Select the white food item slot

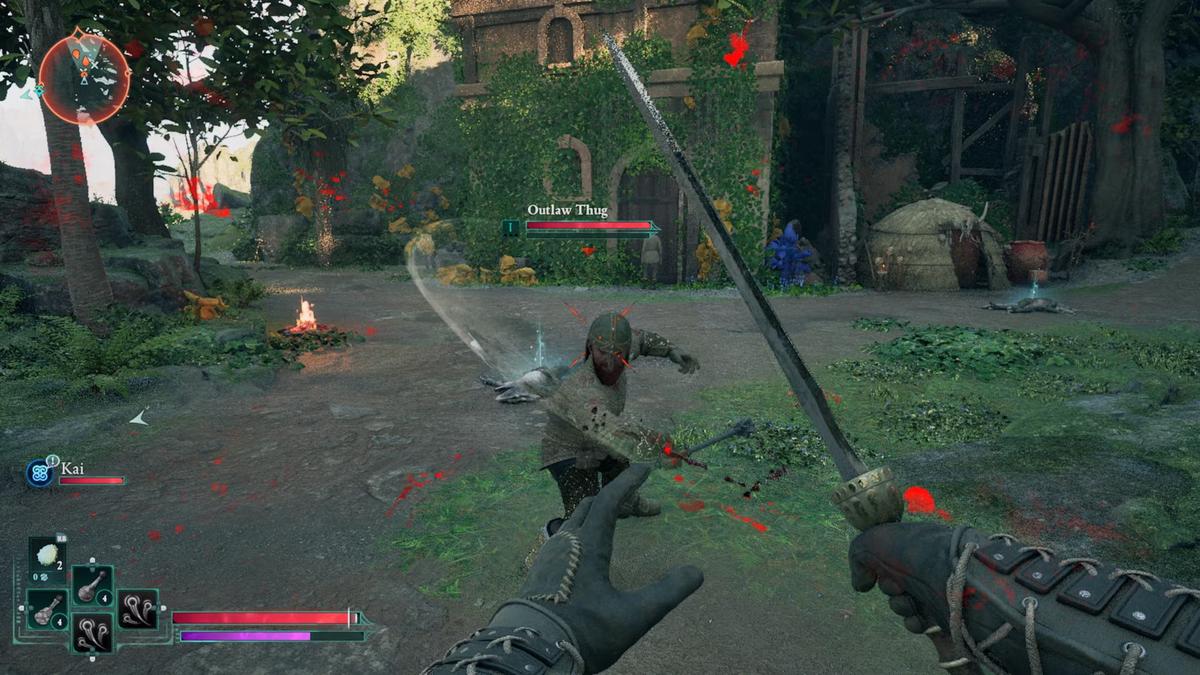(x=47, y=556)
